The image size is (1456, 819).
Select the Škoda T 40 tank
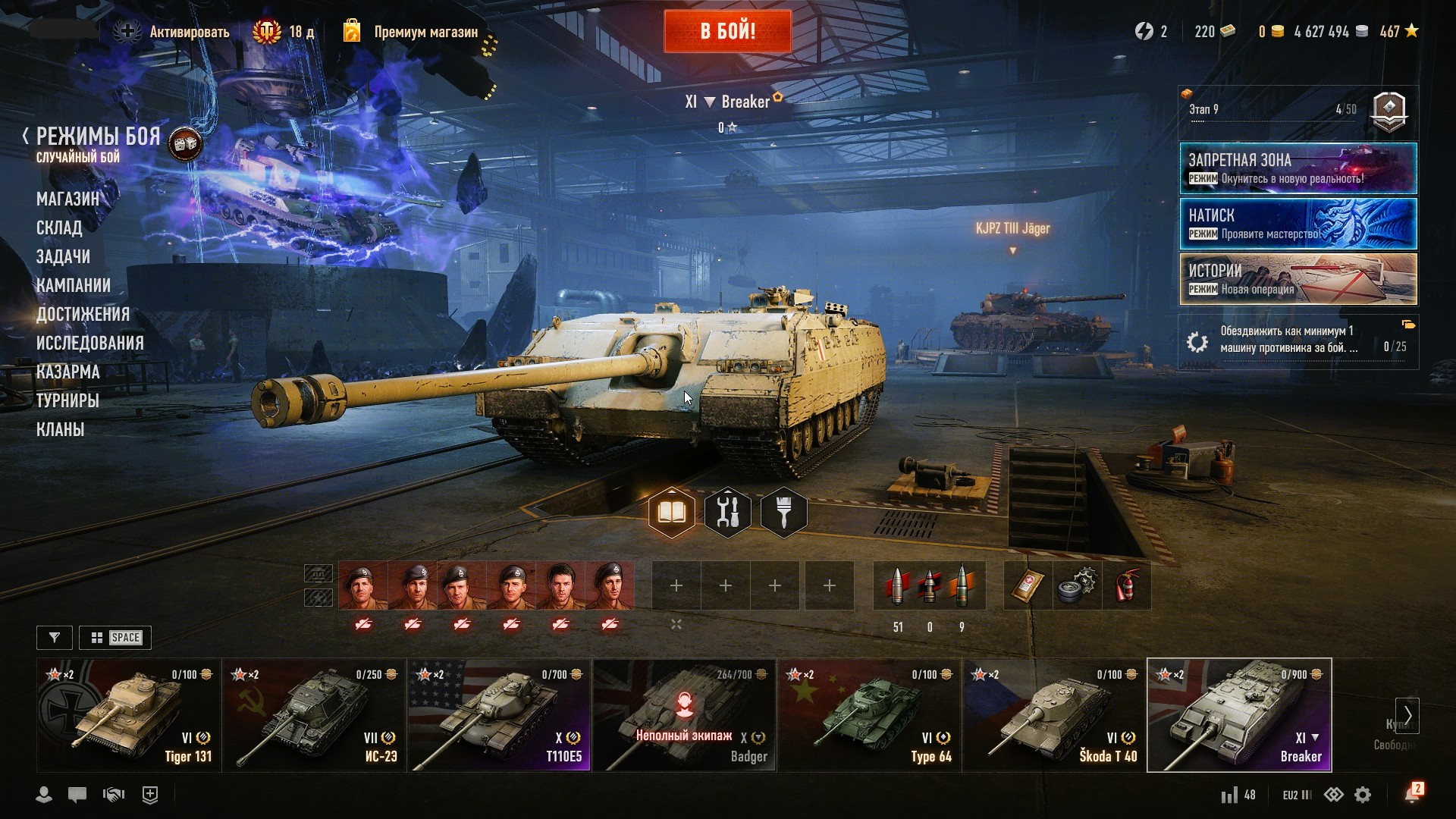1054,715
